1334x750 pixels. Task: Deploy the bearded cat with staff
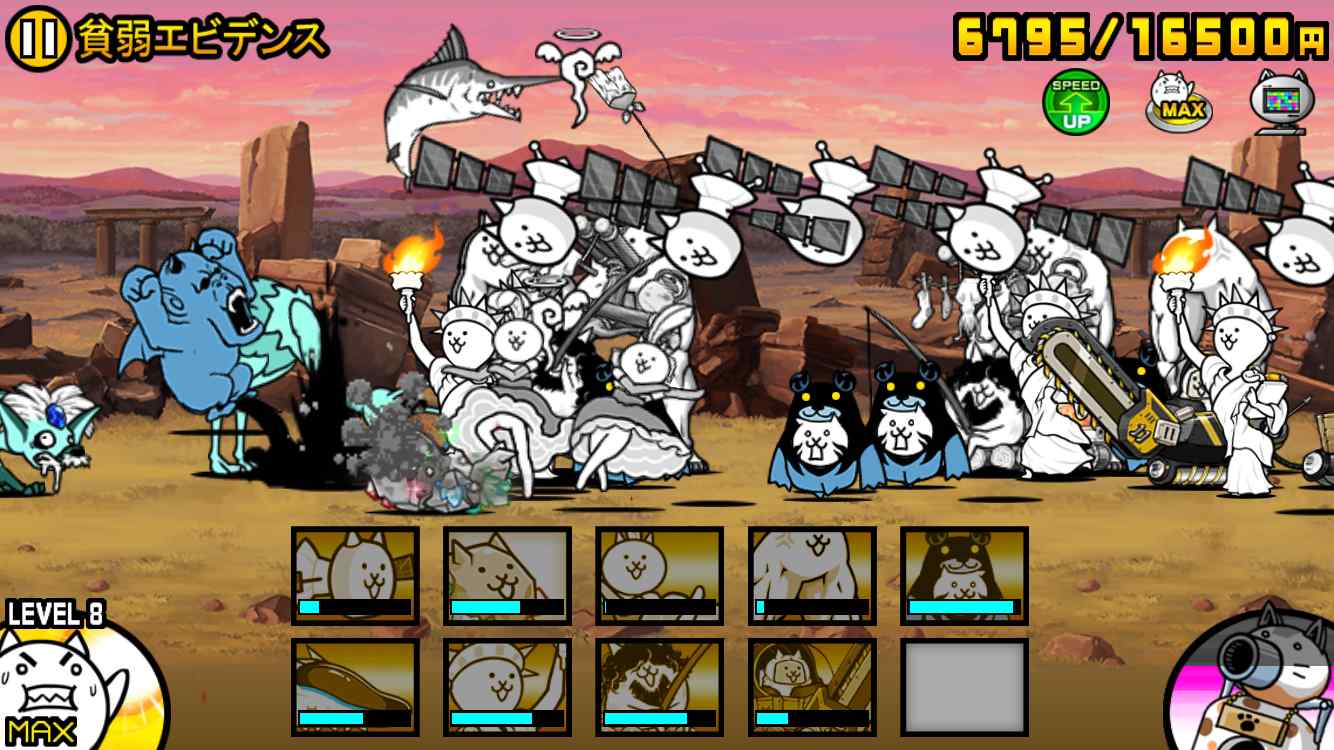coord(659,687)
